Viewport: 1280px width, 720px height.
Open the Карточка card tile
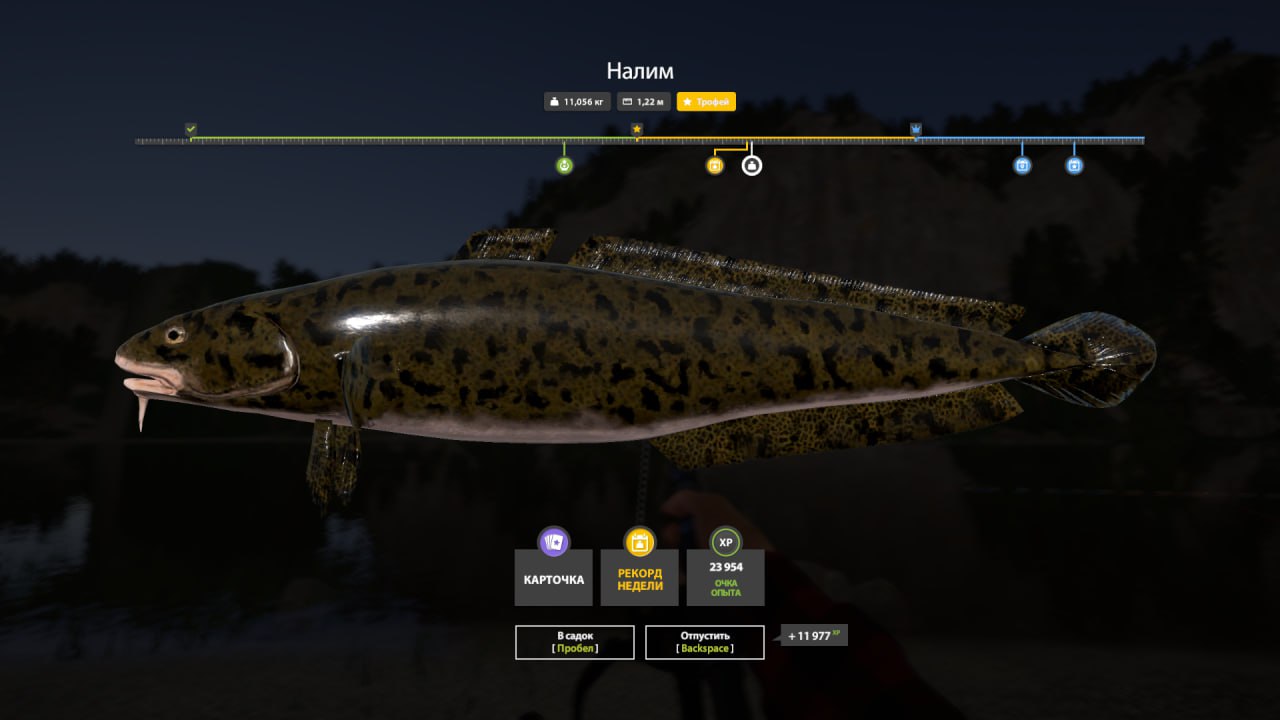pyautogui.click(x=554, y=577)
